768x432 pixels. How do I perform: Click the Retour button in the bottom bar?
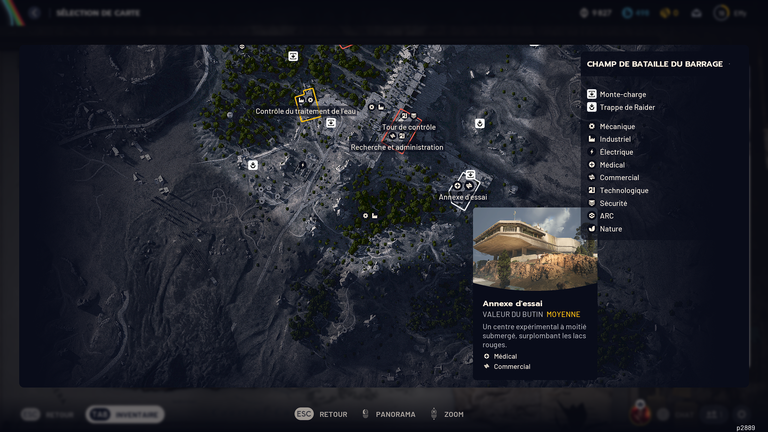tap(322, 414)
